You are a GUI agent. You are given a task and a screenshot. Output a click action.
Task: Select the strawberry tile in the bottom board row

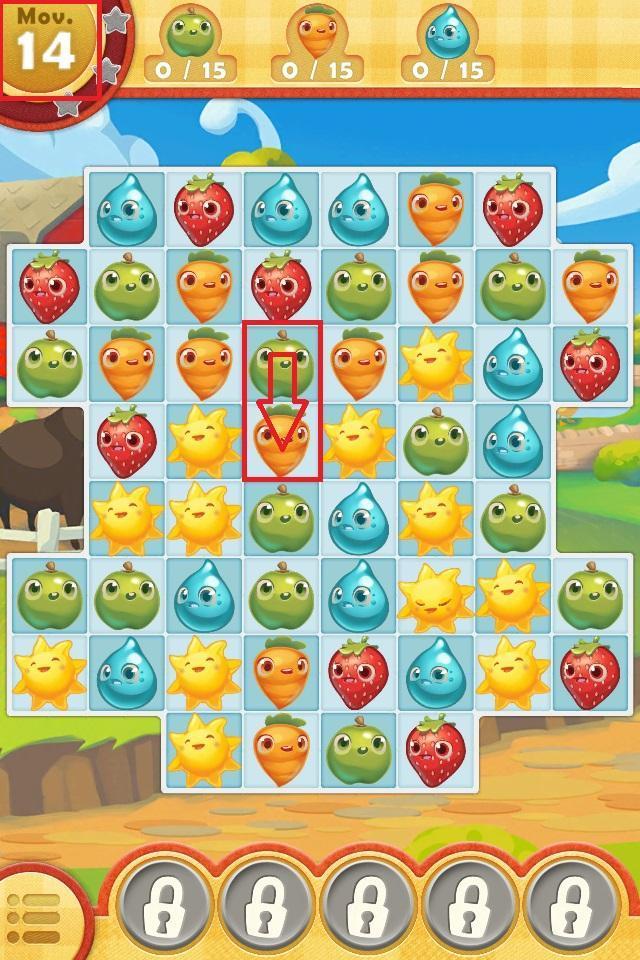(436, 751)
